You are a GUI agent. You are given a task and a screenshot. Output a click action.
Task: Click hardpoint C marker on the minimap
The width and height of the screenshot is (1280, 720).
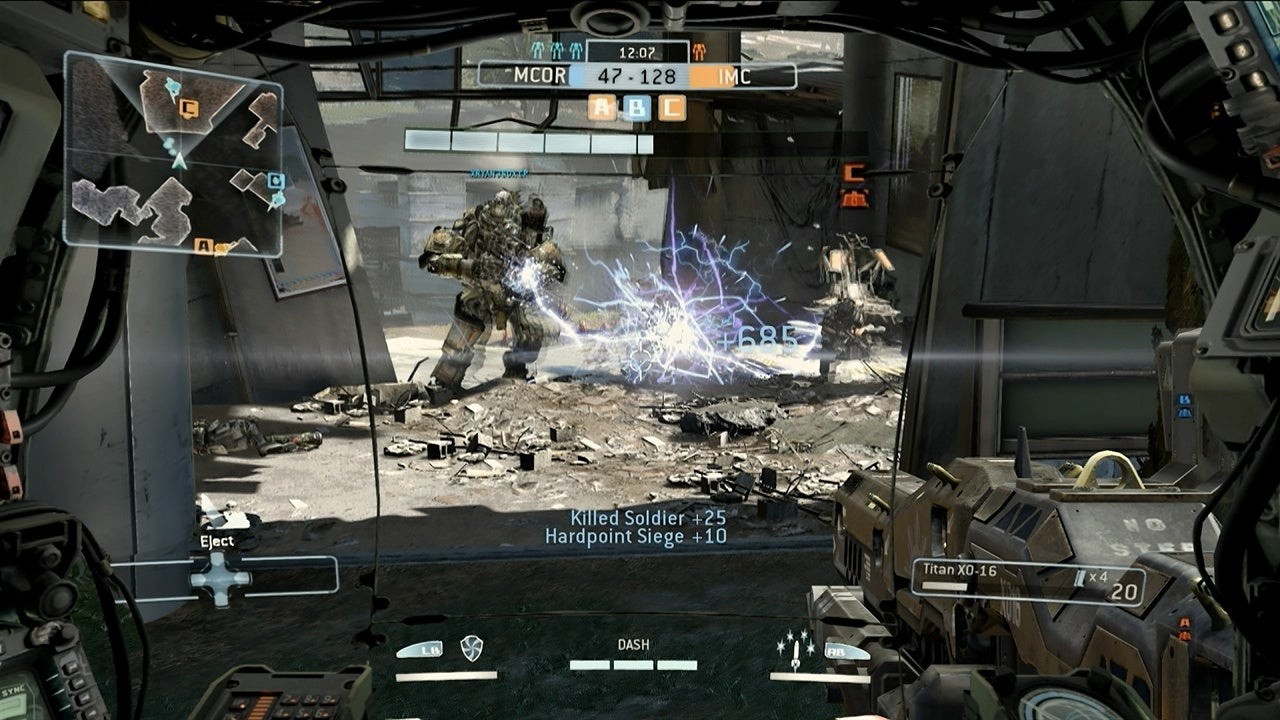[x=189, y=108]
